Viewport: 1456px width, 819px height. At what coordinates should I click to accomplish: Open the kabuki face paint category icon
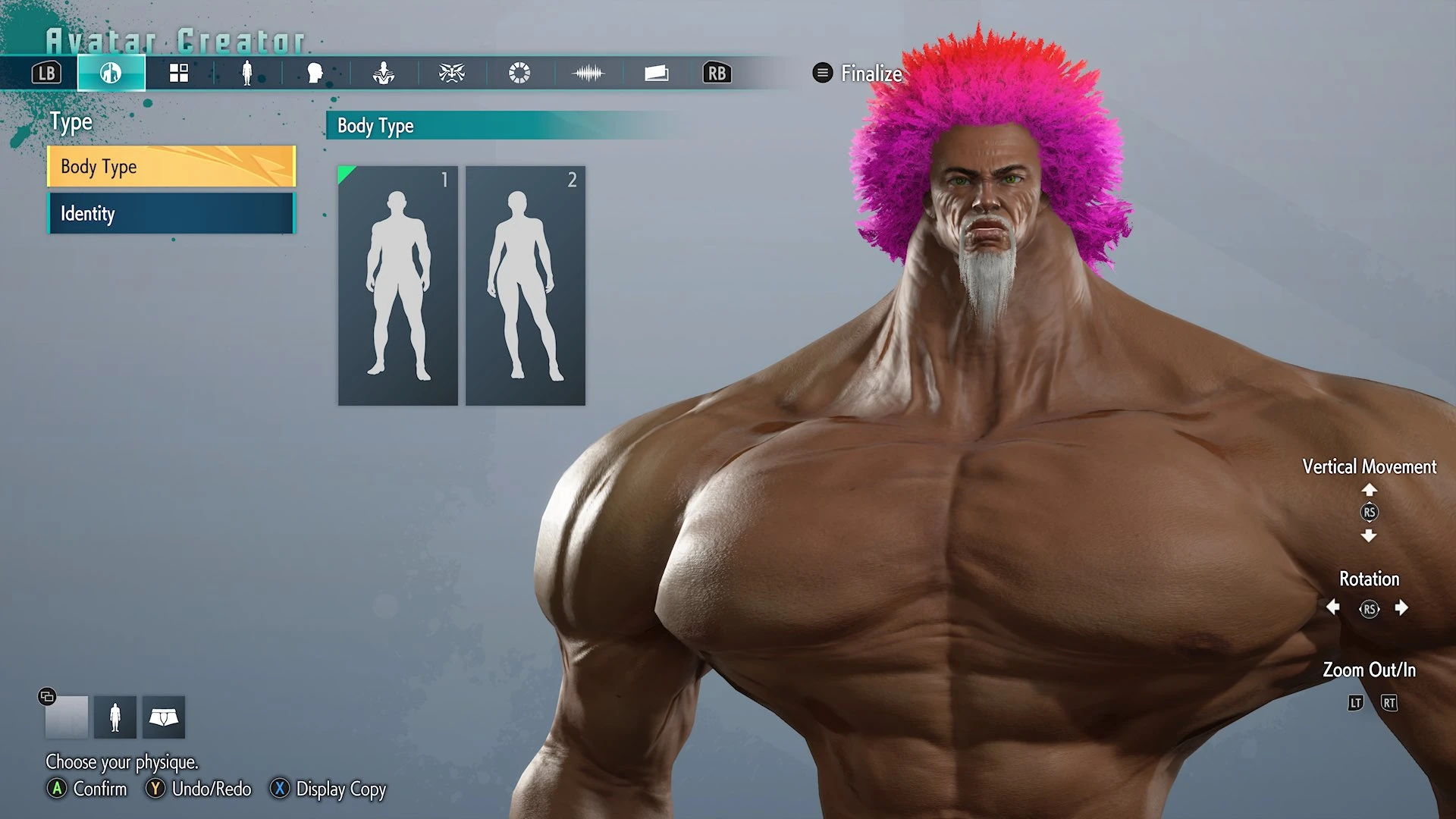click(452, 74)
